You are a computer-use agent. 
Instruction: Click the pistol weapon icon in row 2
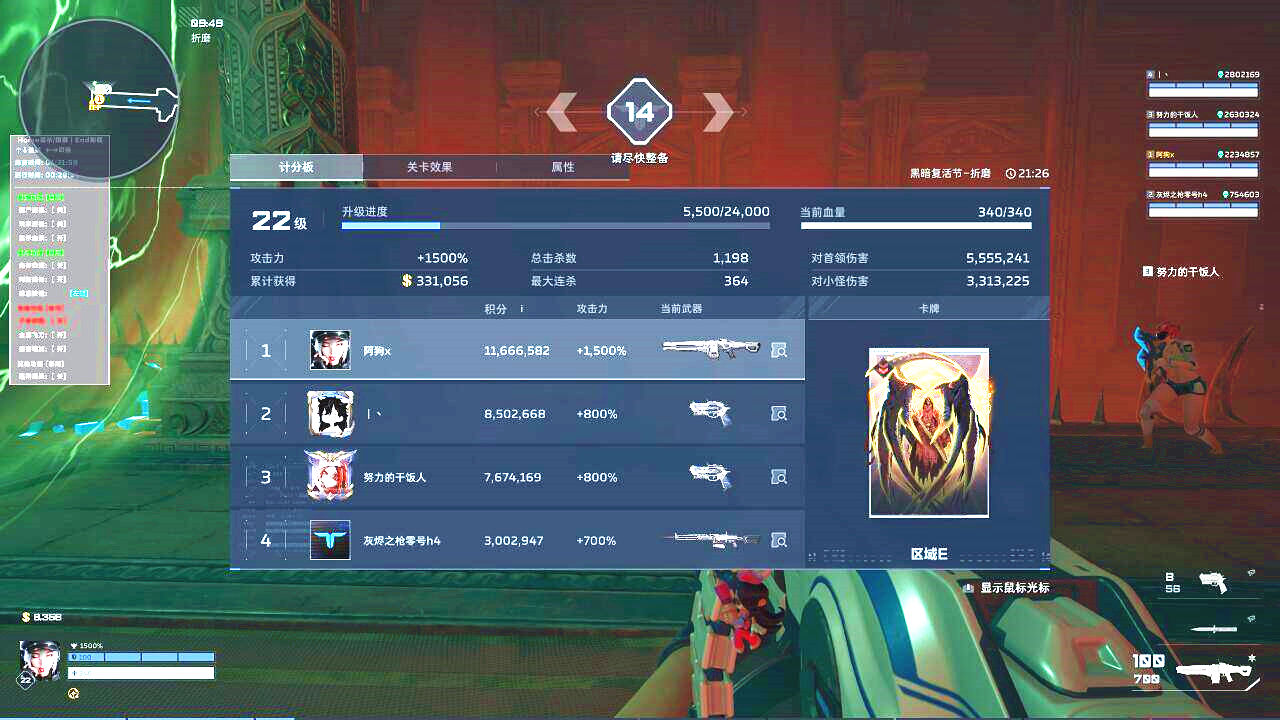[712, 413]
